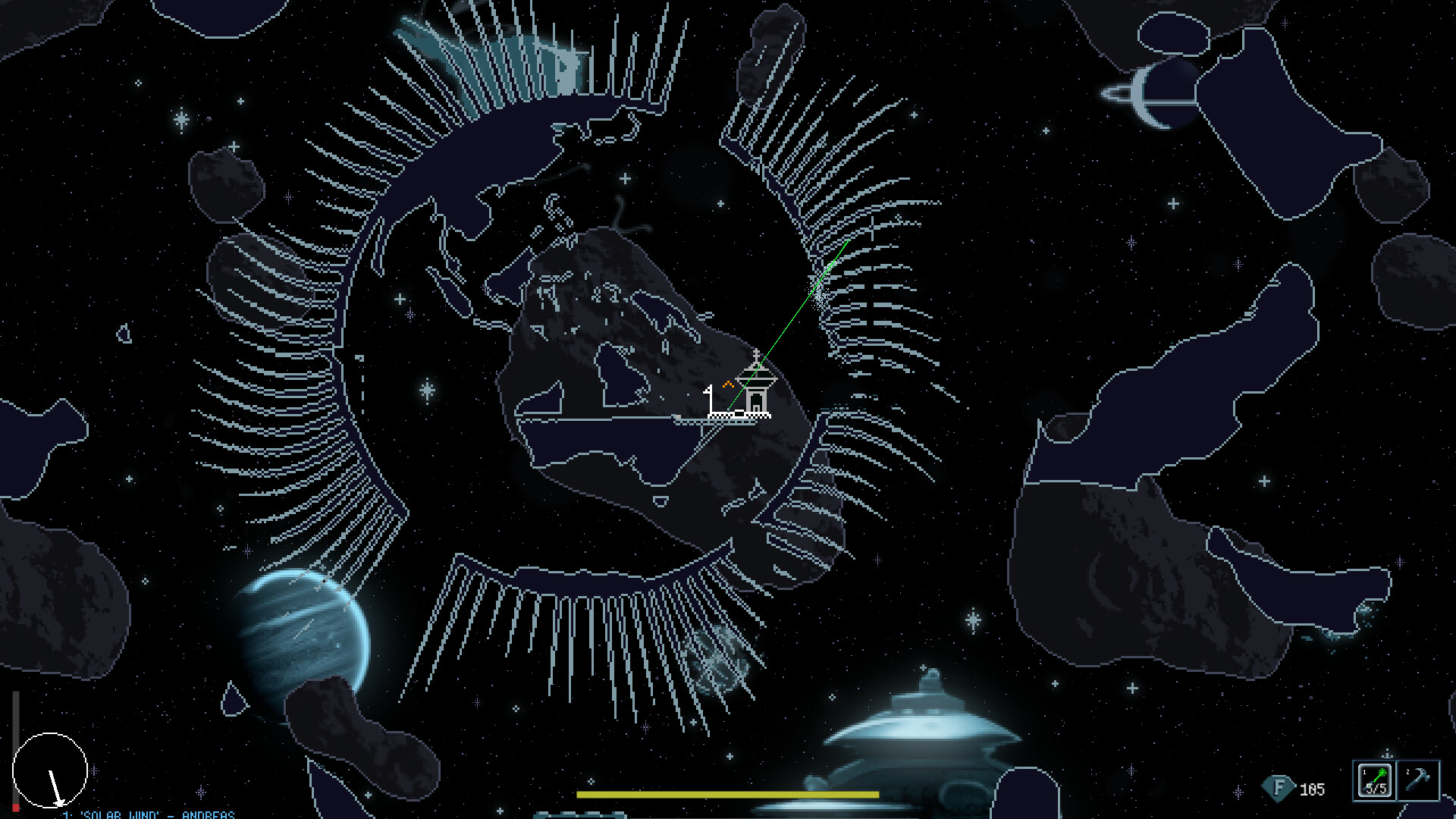Image resolution: width=1456 pixels, height=819 pixels.
Task: Open the doorway of the central tower
Action: (x=757, y=400)
